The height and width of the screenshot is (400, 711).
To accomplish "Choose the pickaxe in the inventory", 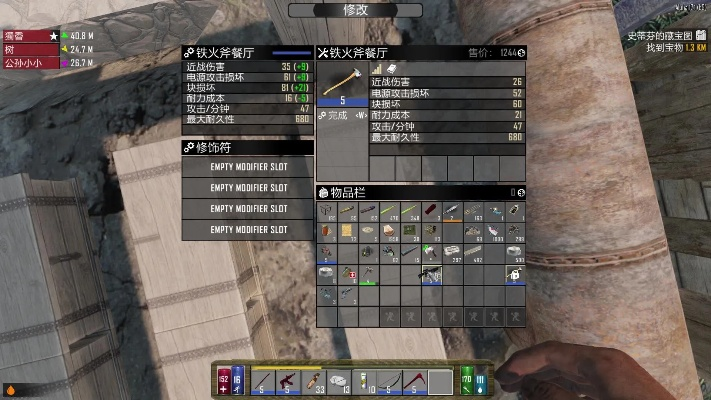I will click(x=369, y=272).
